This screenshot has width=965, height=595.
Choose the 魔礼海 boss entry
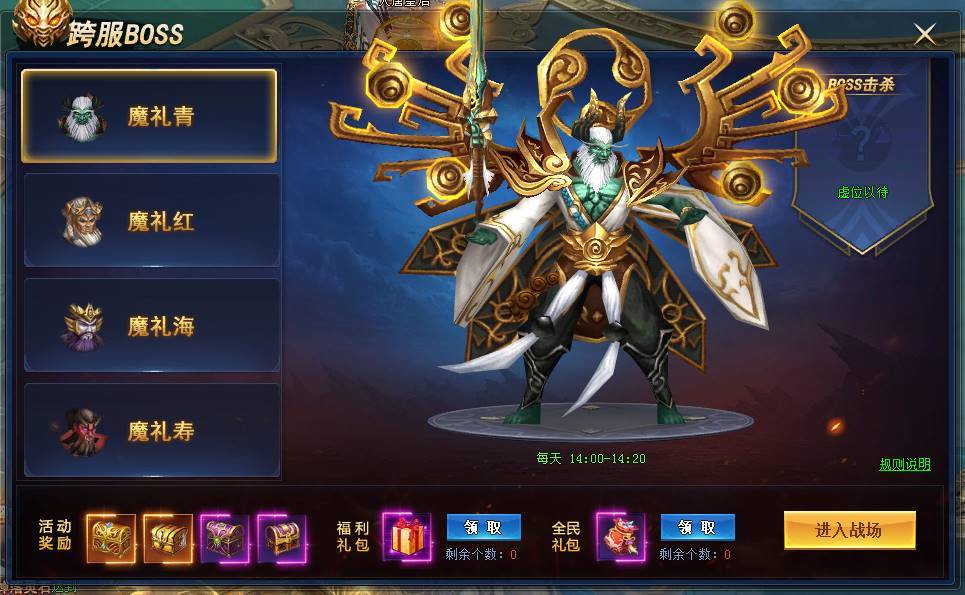click(x=151, y=326)
